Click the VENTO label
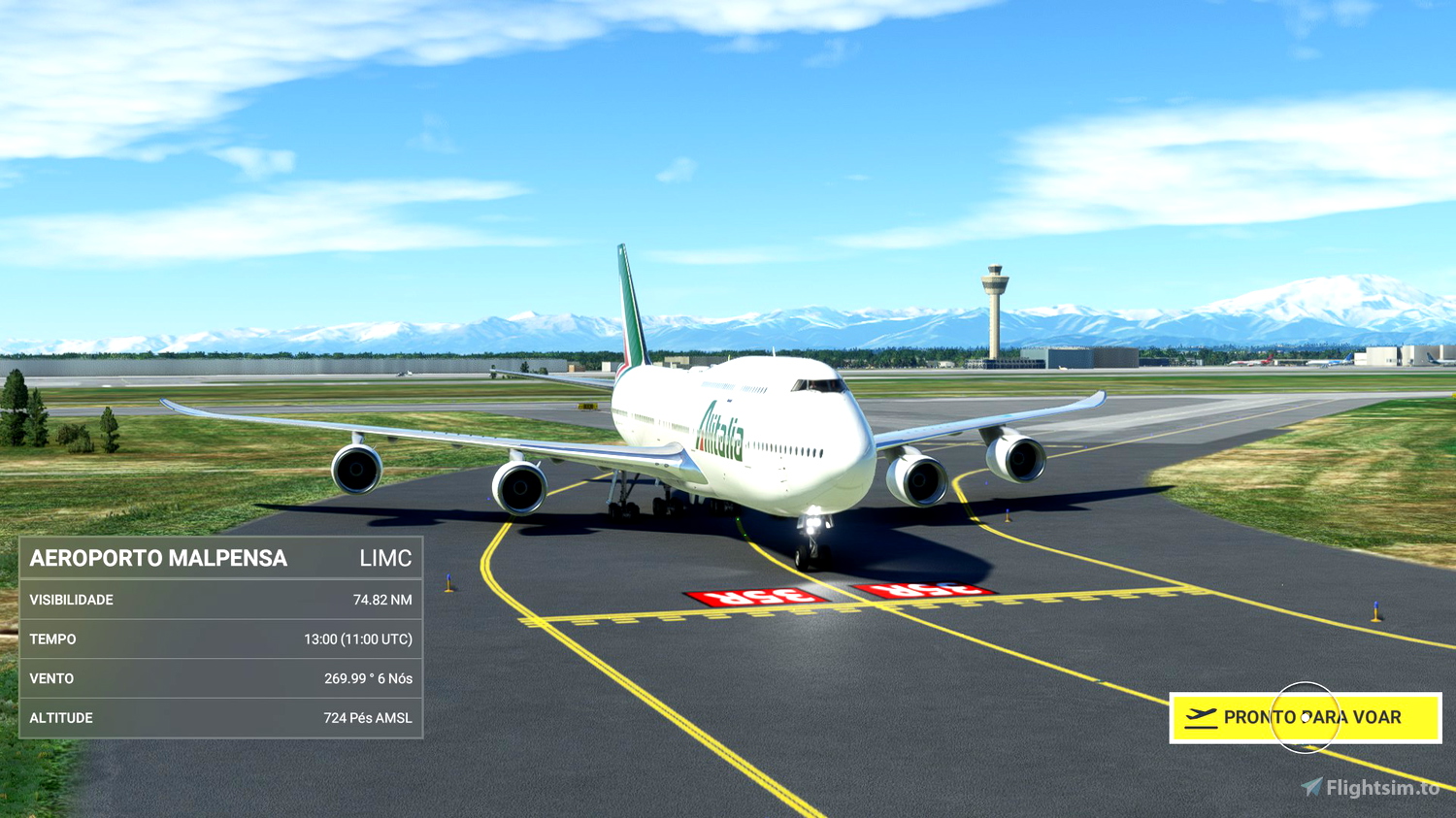This screenshot has width=1456, height=818. click(50, 678)
